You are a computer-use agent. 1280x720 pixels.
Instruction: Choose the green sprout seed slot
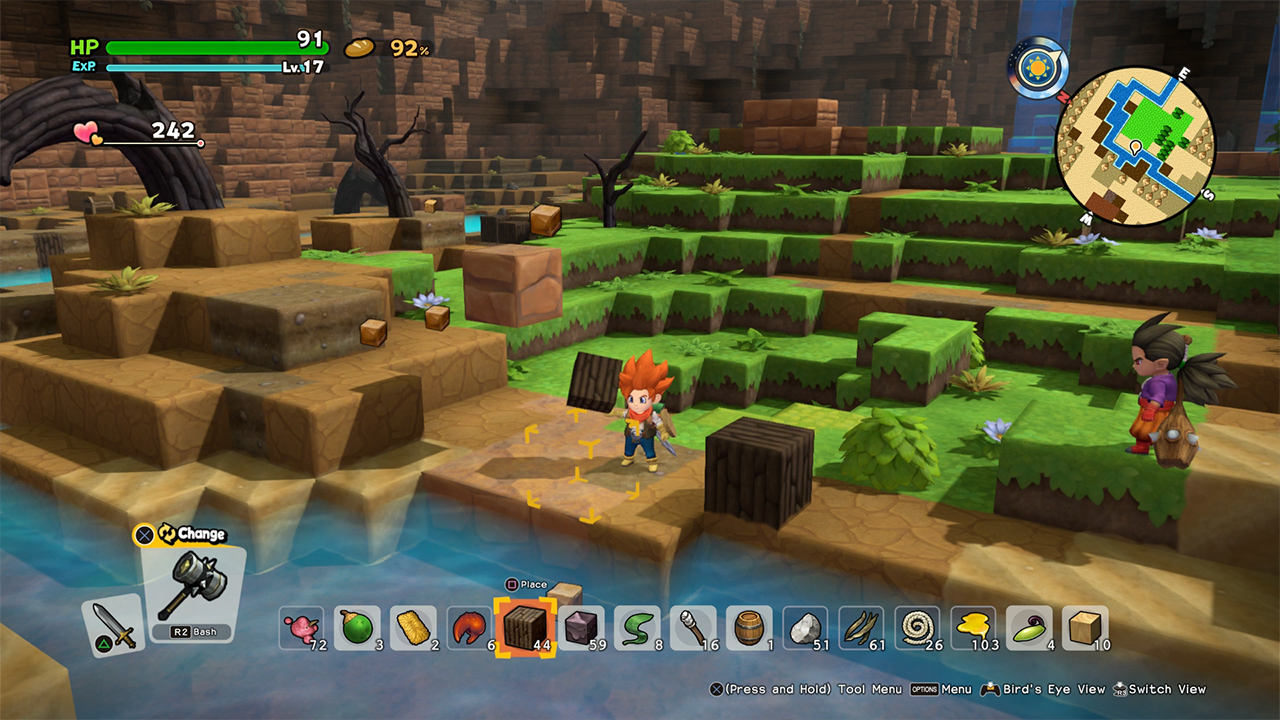point(1029,628)
